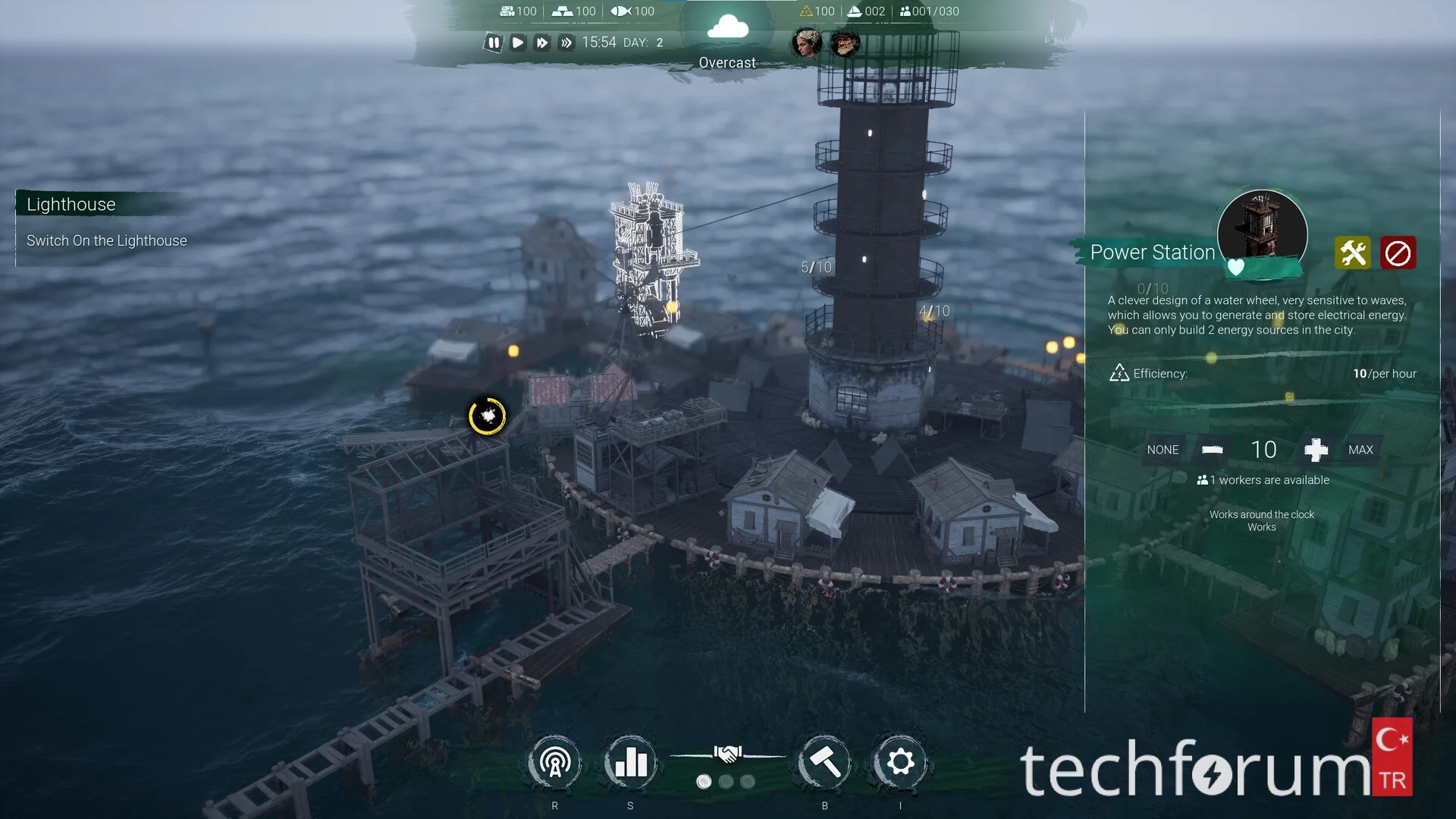Viewport: 1456px width, 819px height.
Task: Assign MAX workers to Power Station
Action: 1360,450
